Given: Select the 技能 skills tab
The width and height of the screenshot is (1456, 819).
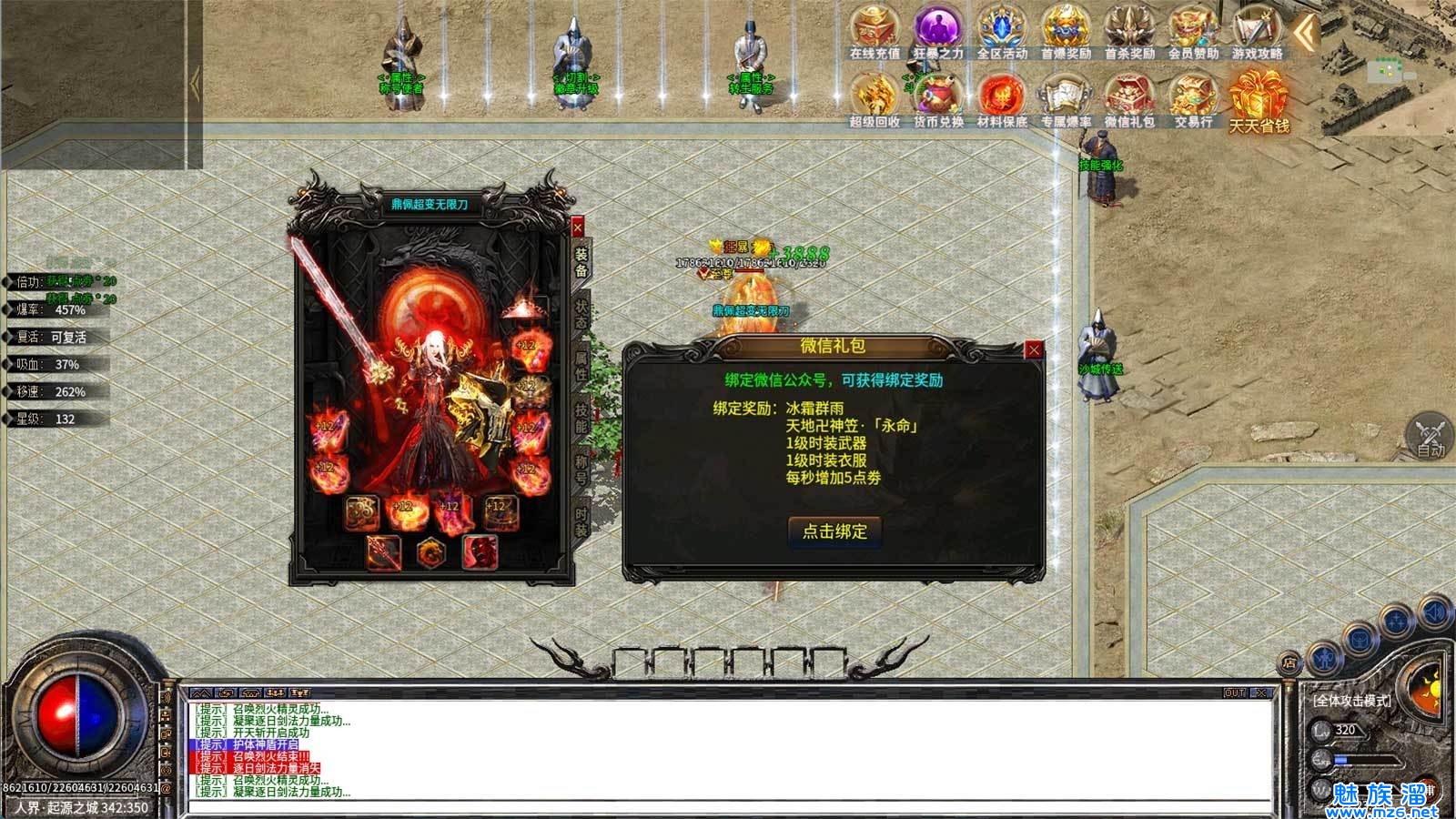Looking at the screenshot, I should click(x=581, y=417).
